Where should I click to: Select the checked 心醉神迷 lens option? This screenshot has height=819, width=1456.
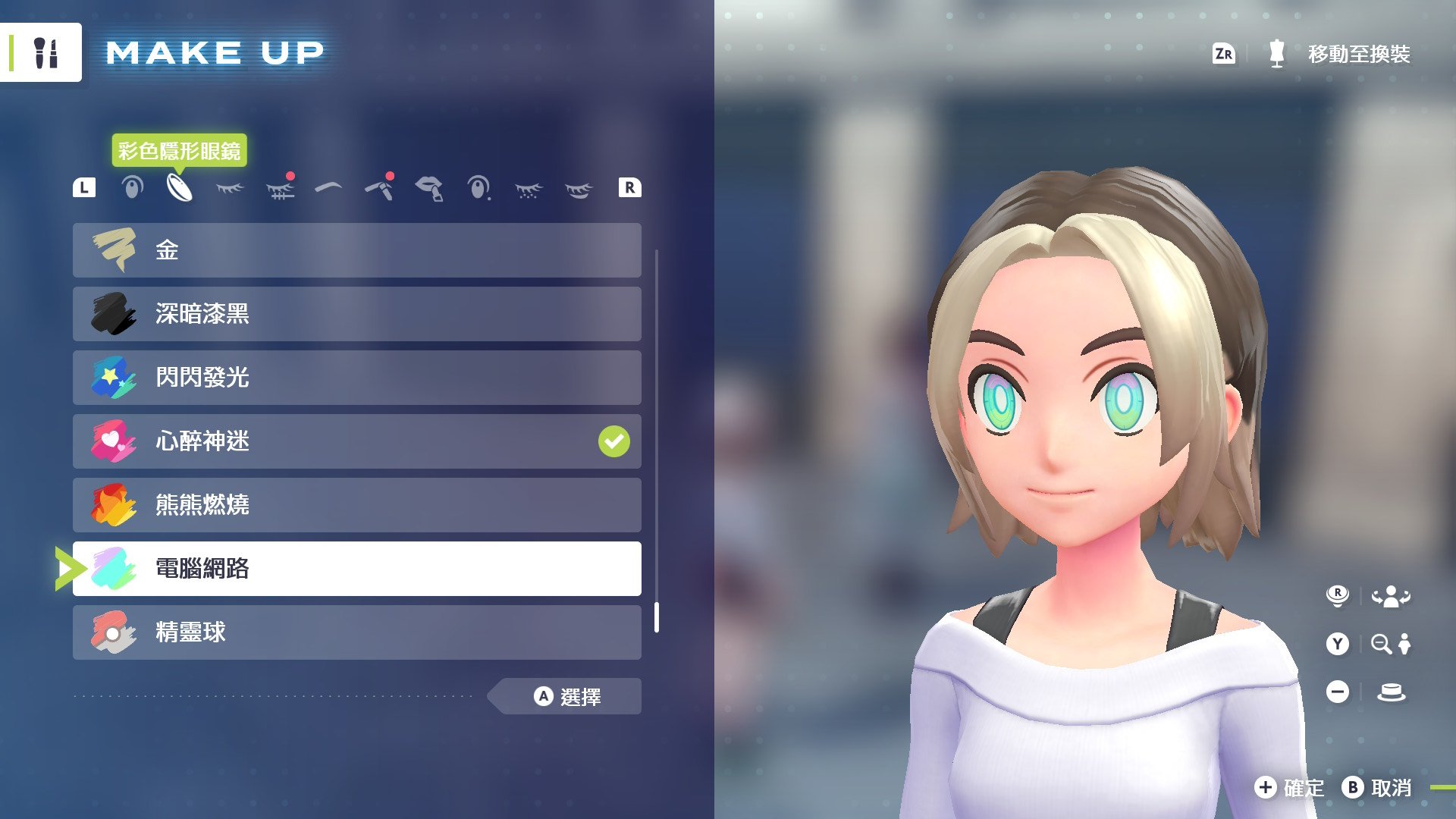pyautogui.click(x=356, y=441)
